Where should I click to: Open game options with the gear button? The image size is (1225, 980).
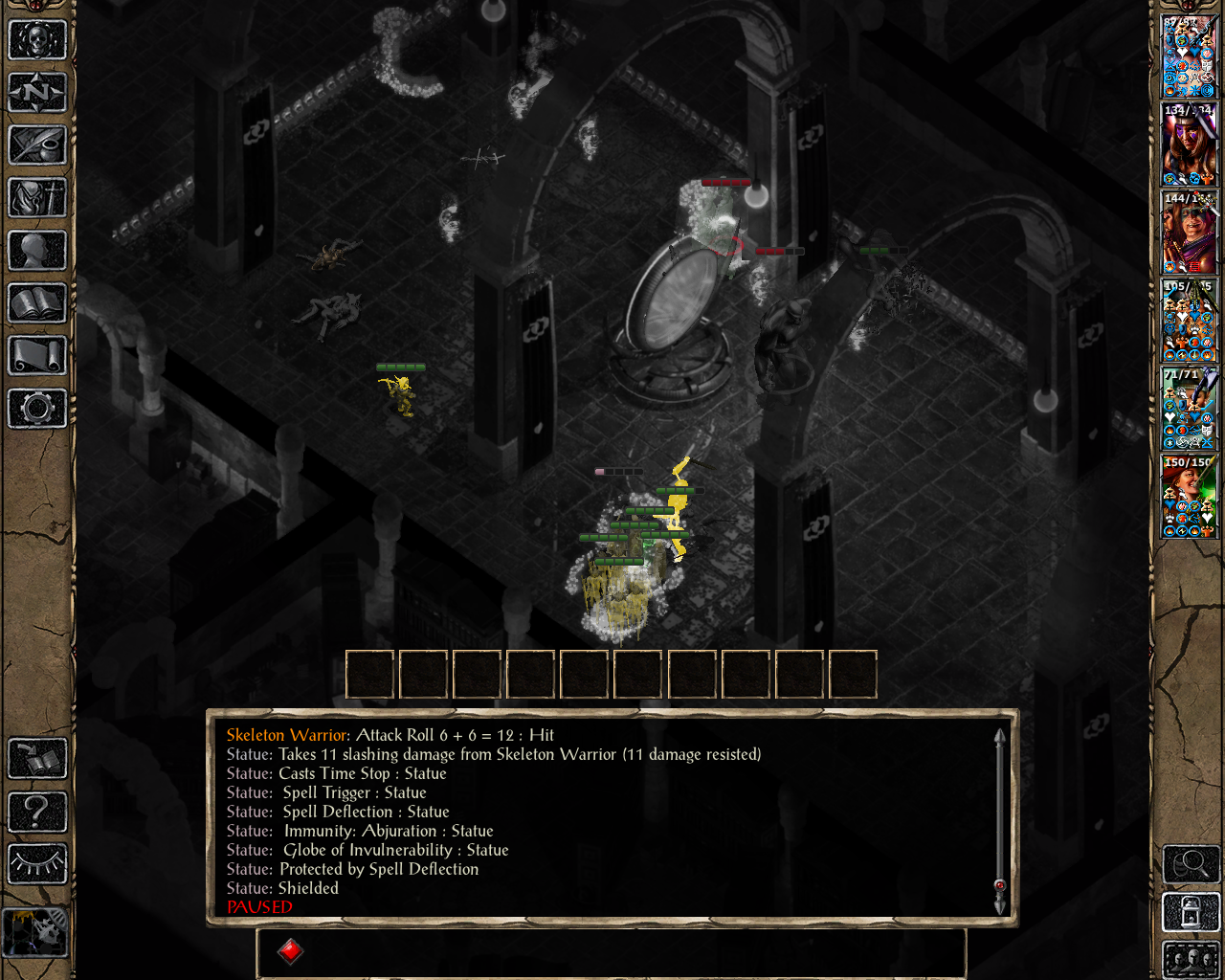point(37,409)
